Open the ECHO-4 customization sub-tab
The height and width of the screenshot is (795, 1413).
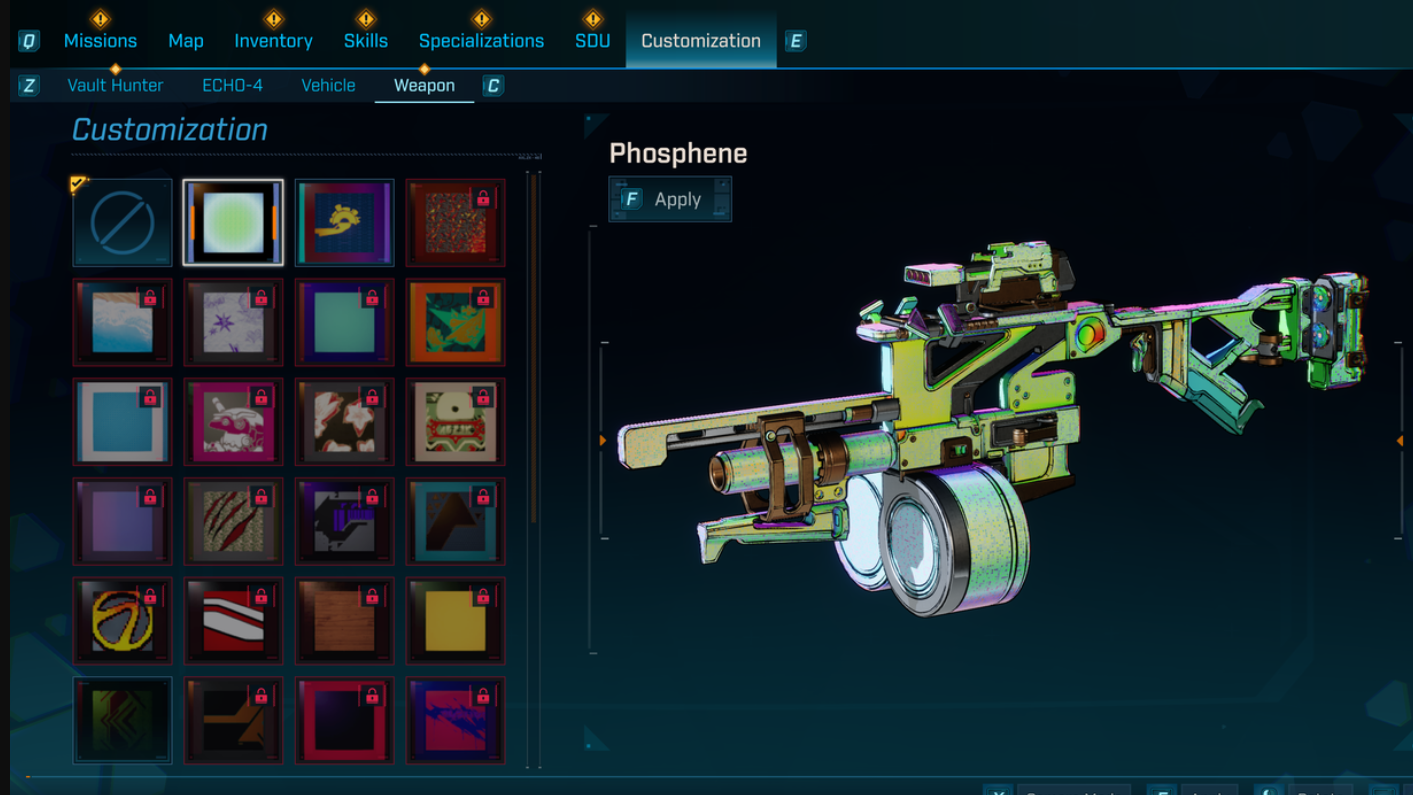[x=232, y=85]
